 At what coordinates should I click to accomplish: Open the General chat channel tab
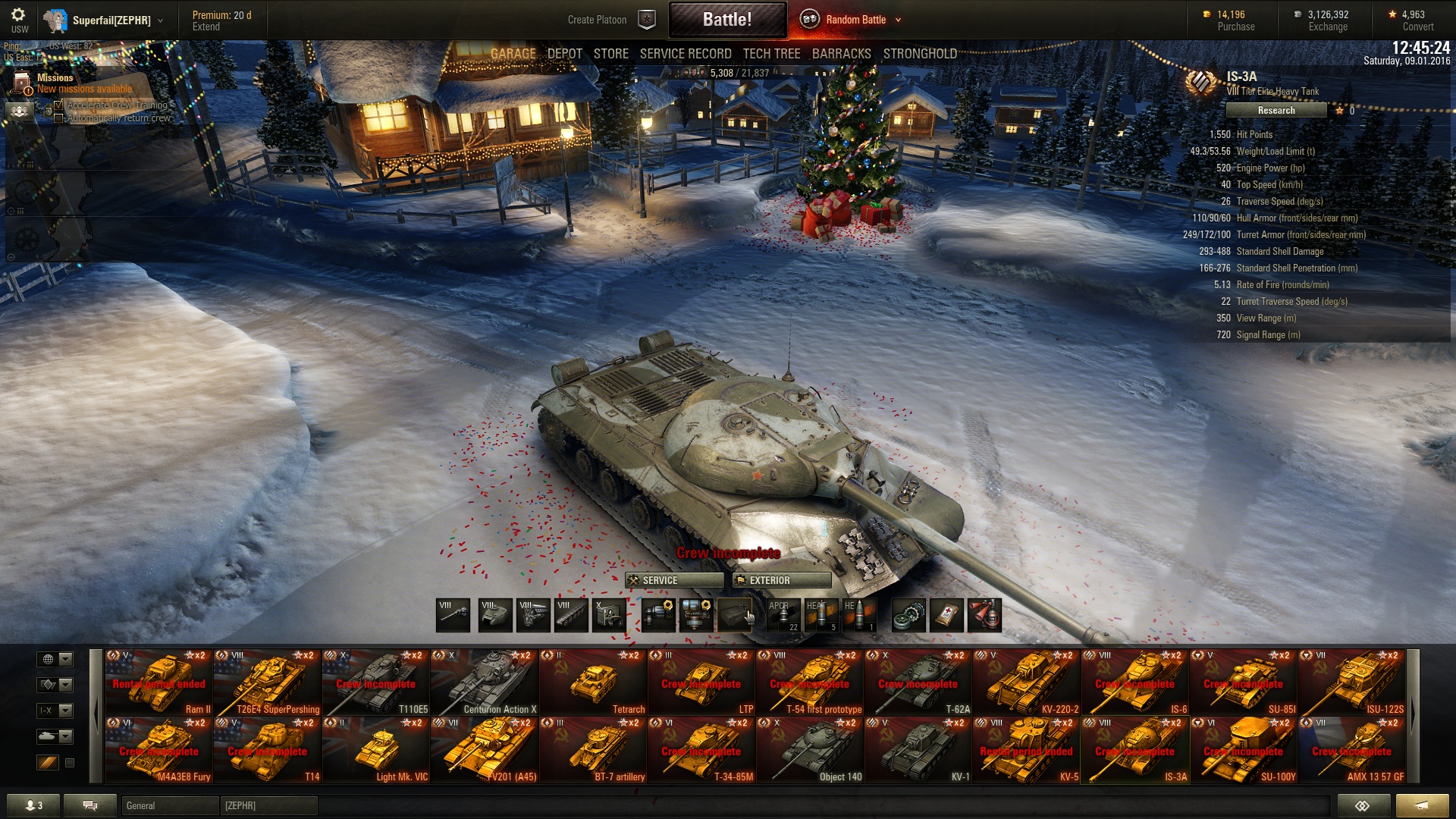pos(169,805)
